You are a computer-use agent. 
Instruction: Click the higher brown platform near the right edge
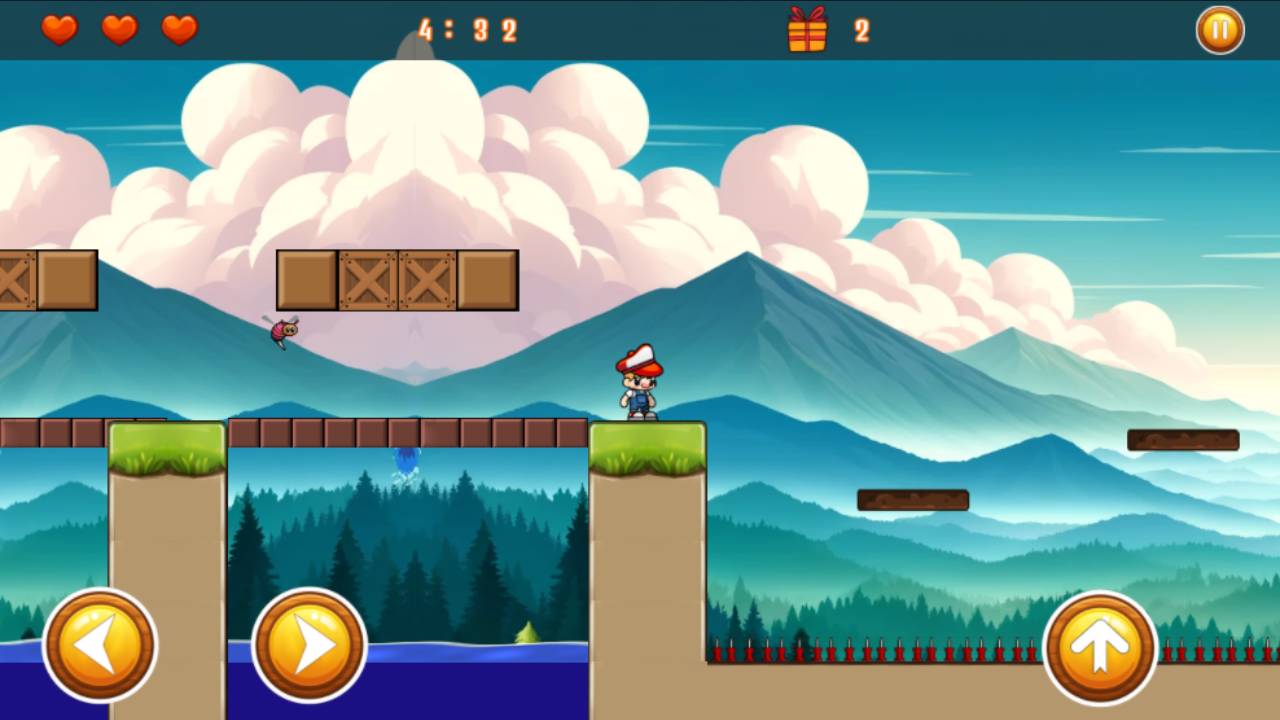1183,438
